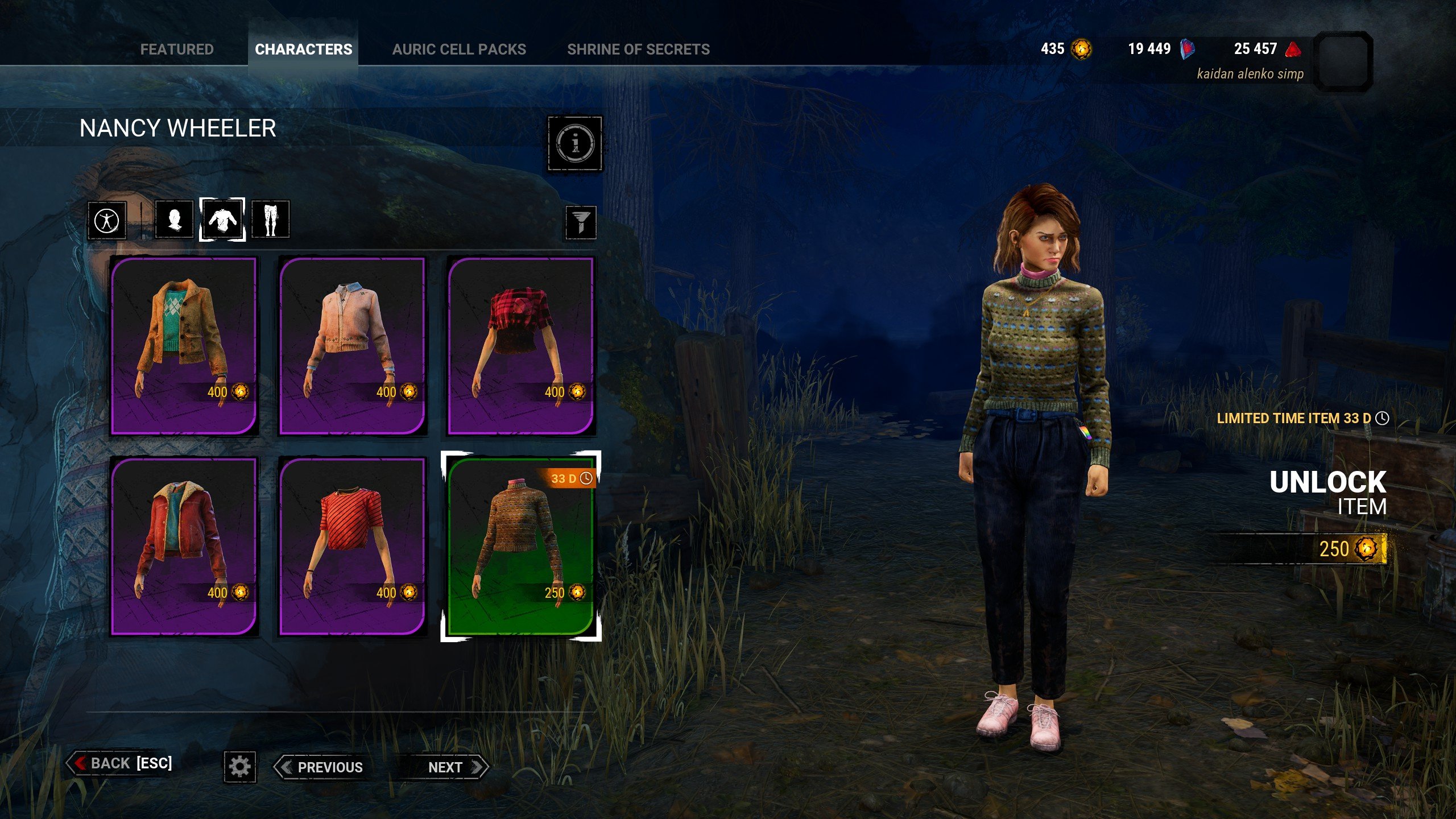Switch to the Characters tab
The width and height of the screenshot is (1456, 819).
(303, 49)
